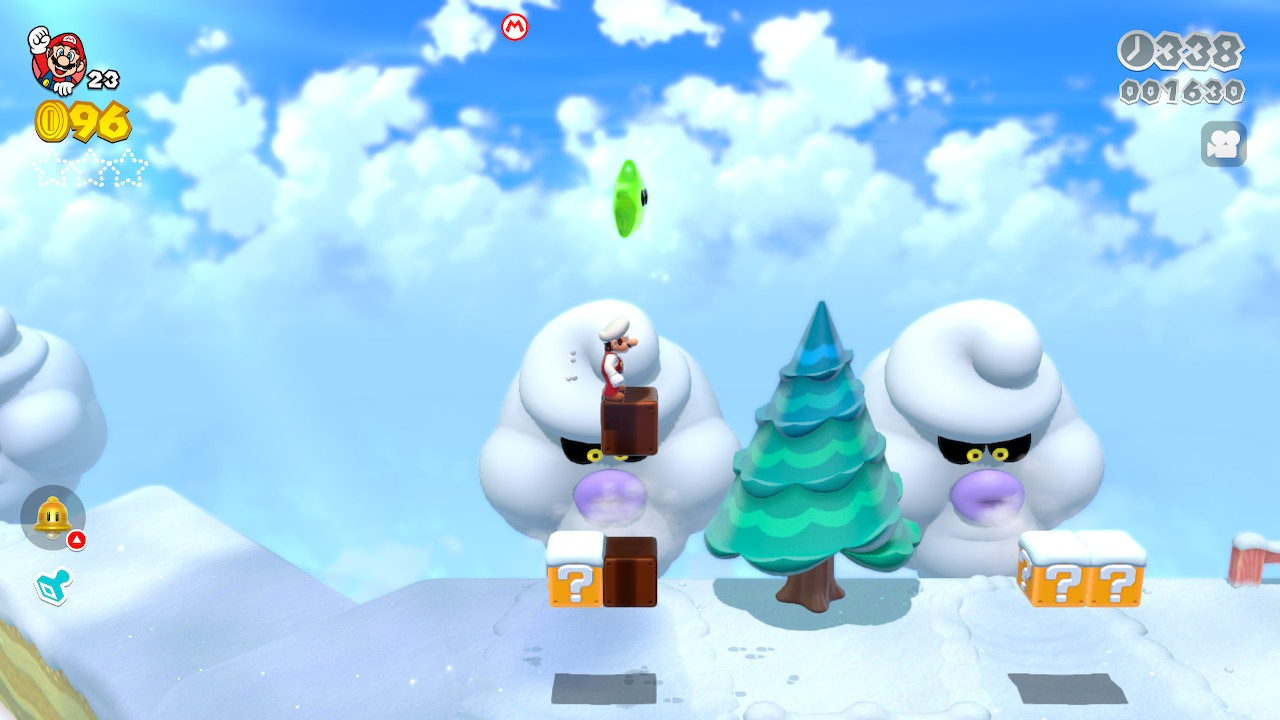Image resolution: width=1280 pixels, height=720 pixels.
Task: Tap the camera icon toggle
Action: tap(1223, 144)
